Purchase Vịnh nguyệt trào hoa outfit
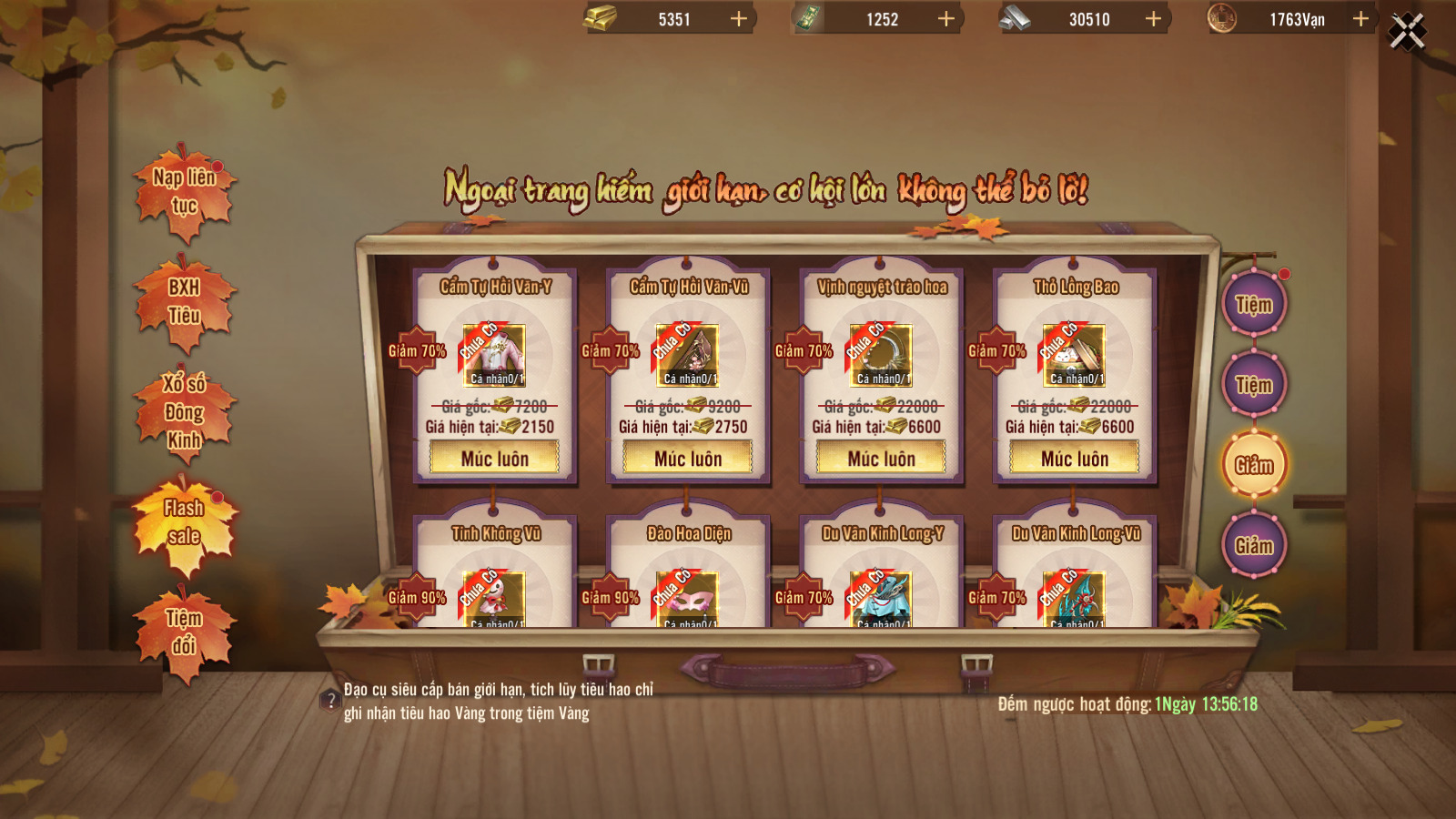The width and height of the screenshot is (1456, 819). point(881,459)
